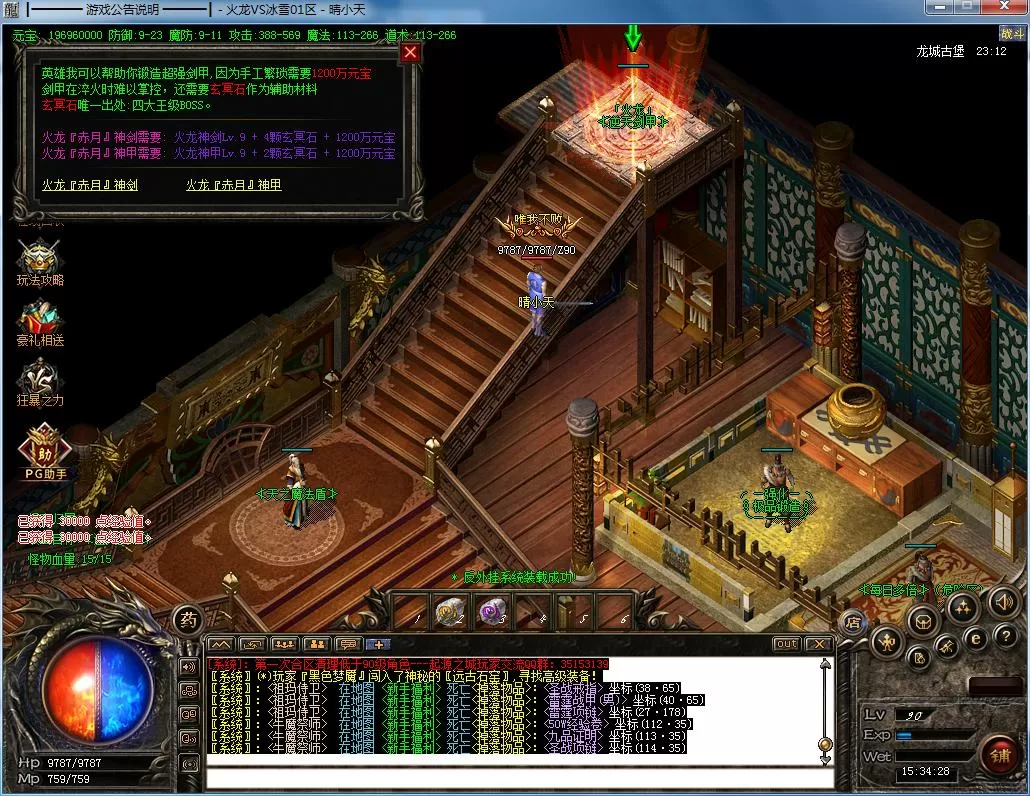Click the blue plus chat tab button

379,644
